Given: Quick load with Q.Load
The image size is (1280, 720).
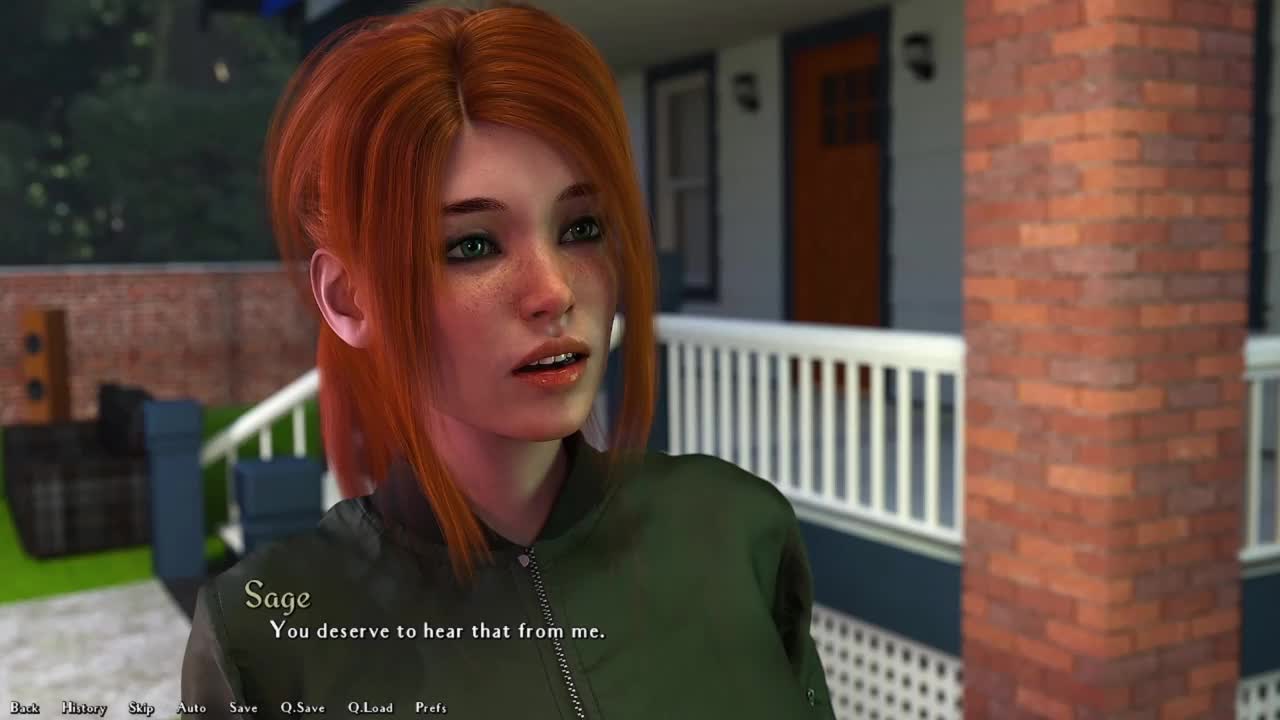Looking at the screenshot, I should coord(370,708).
